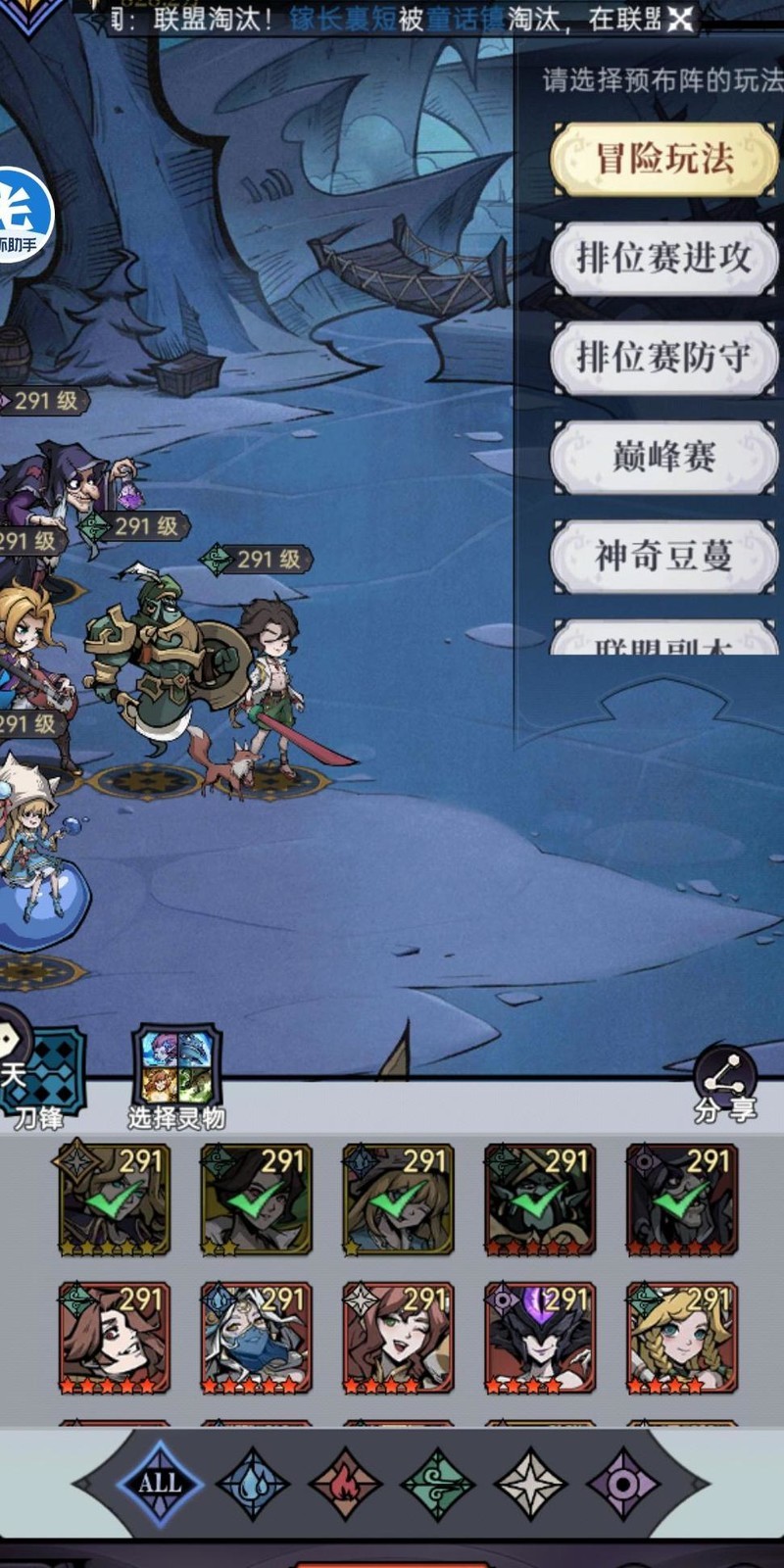The image size is (784, 1568).
Task: Filter heroes by green wind element
Action: [438, 1483]
